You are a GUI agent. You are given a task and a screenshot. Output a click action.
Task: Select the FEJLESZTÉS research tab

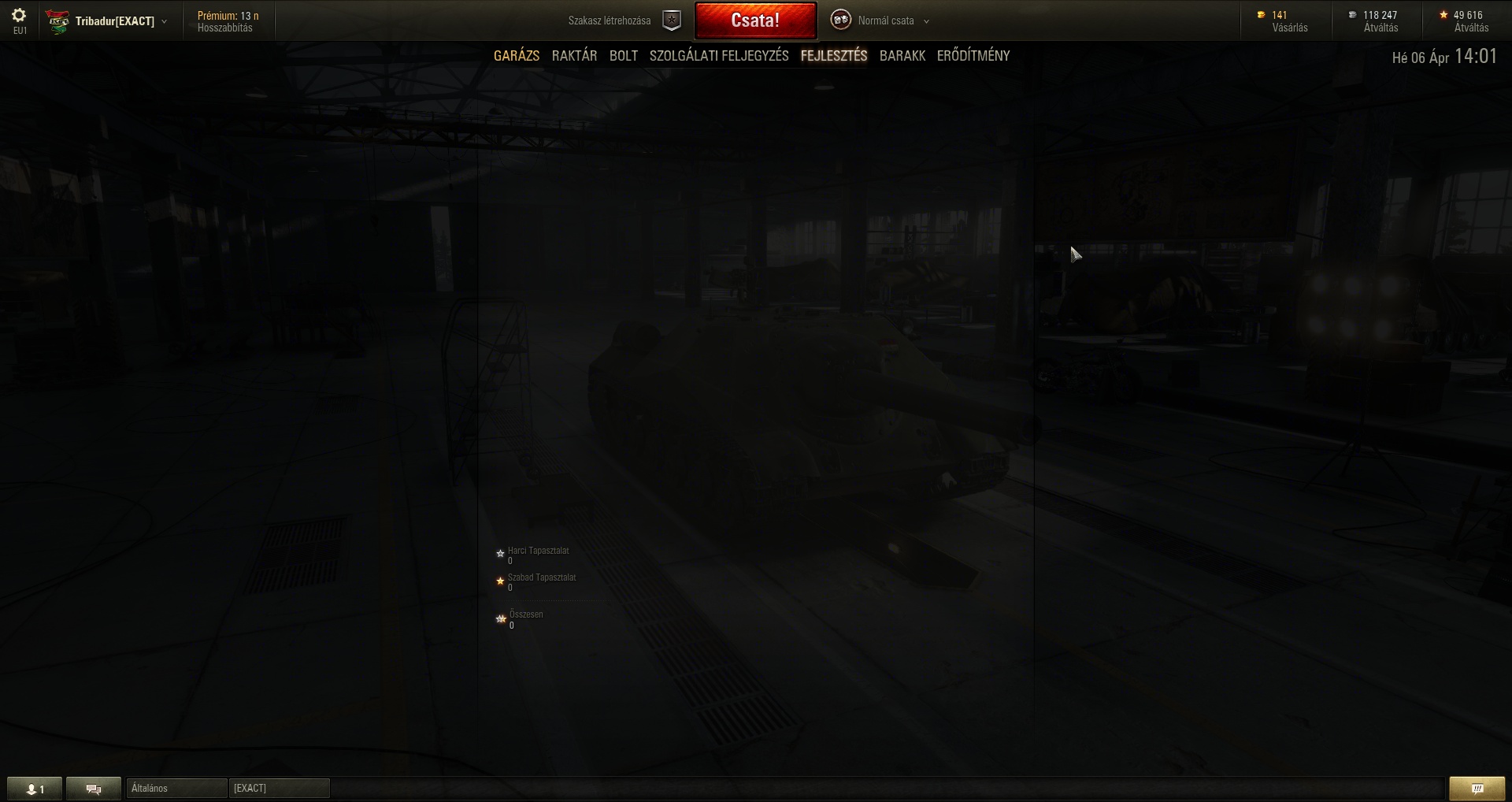click(x=834, y=56)
